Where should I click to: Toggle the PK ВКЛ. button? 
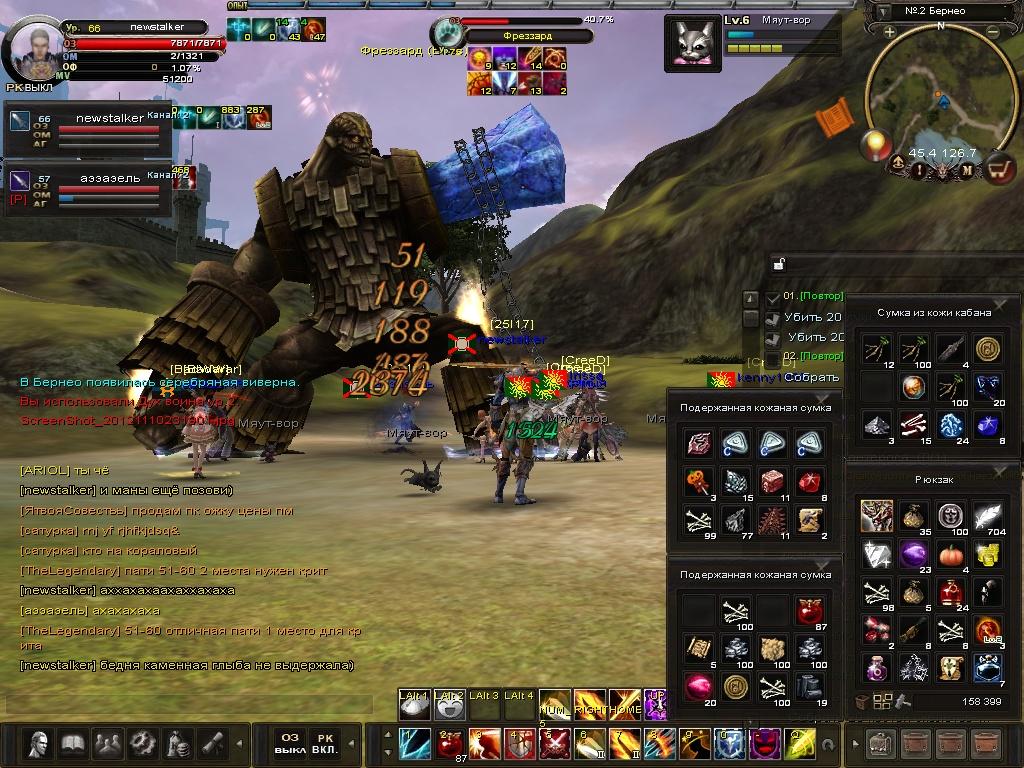325,743
